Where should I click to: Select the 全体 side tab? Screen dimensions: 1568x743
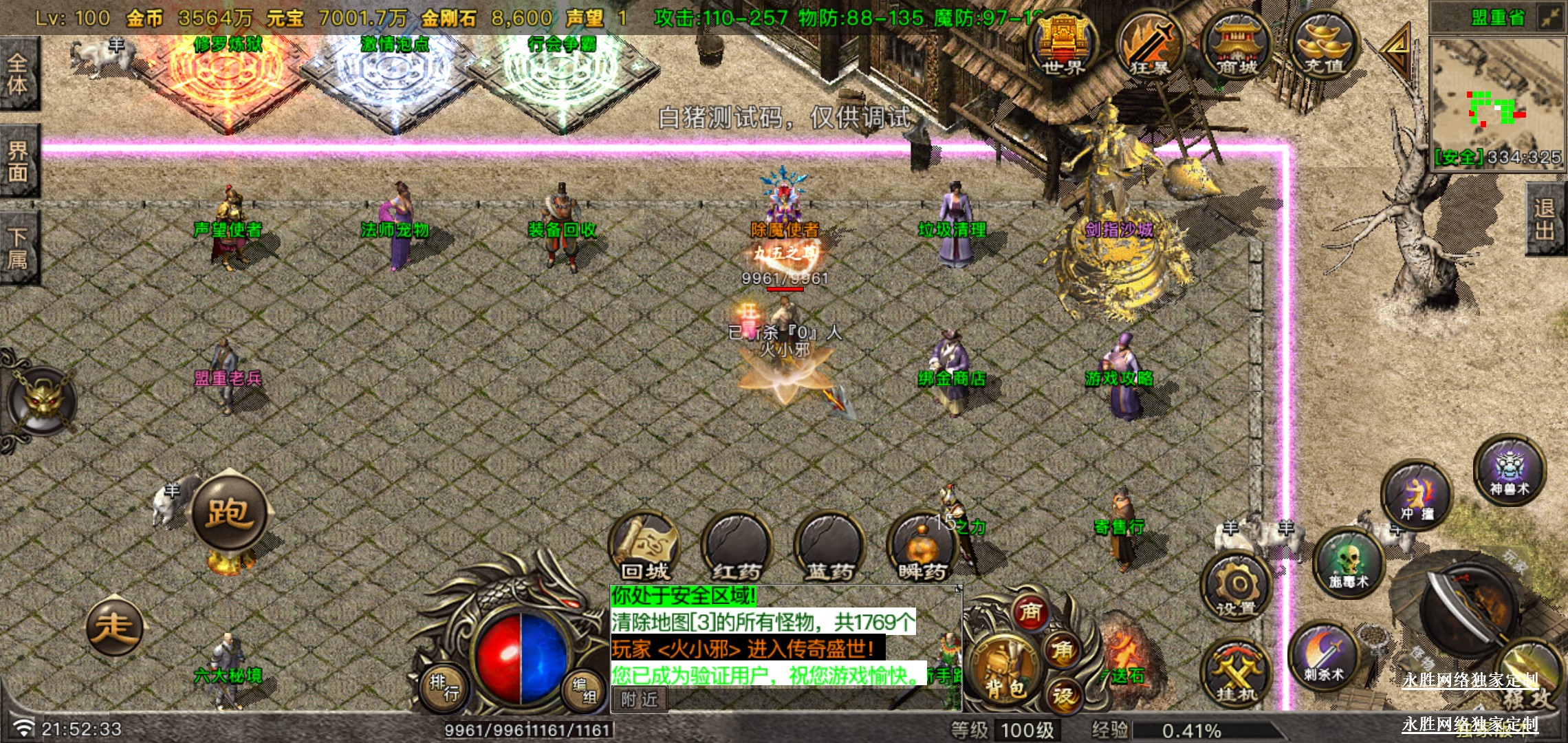(x=18, y=74)
